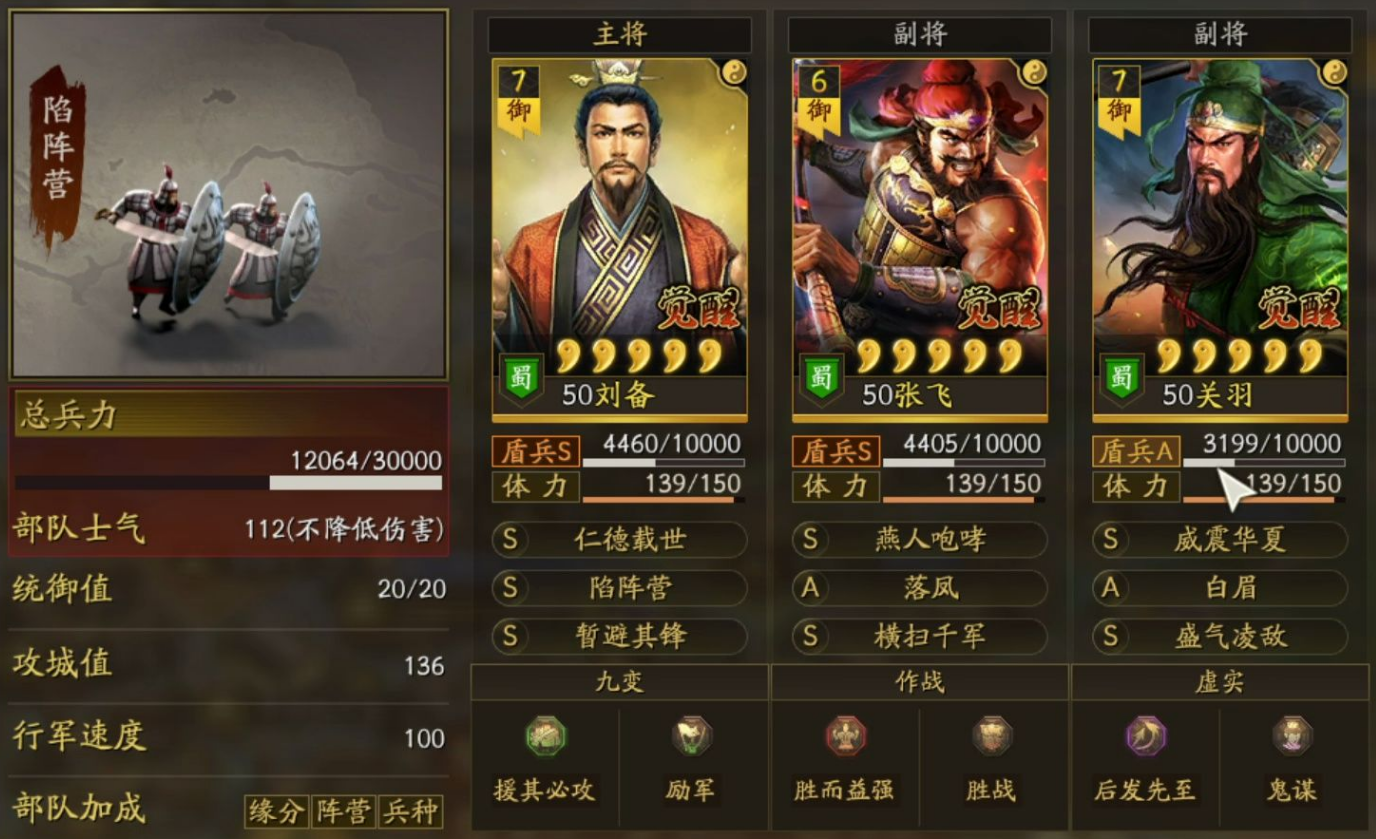The image size is (1376, 839).
Task: Select the 威震华夏 skill entry
Action: 1219,540
